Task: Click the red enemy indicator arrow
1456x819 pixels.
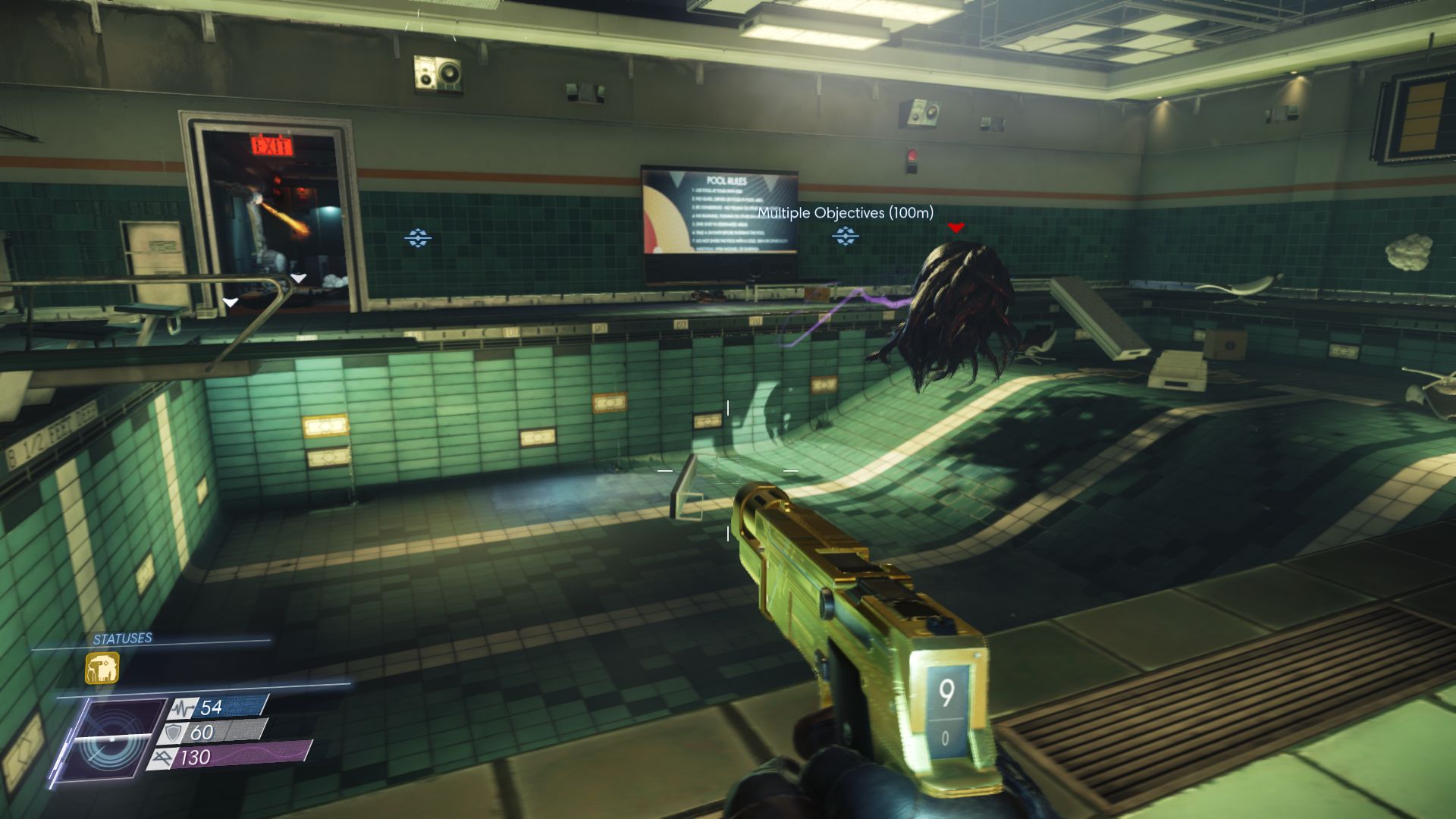Action: [955, 227]
